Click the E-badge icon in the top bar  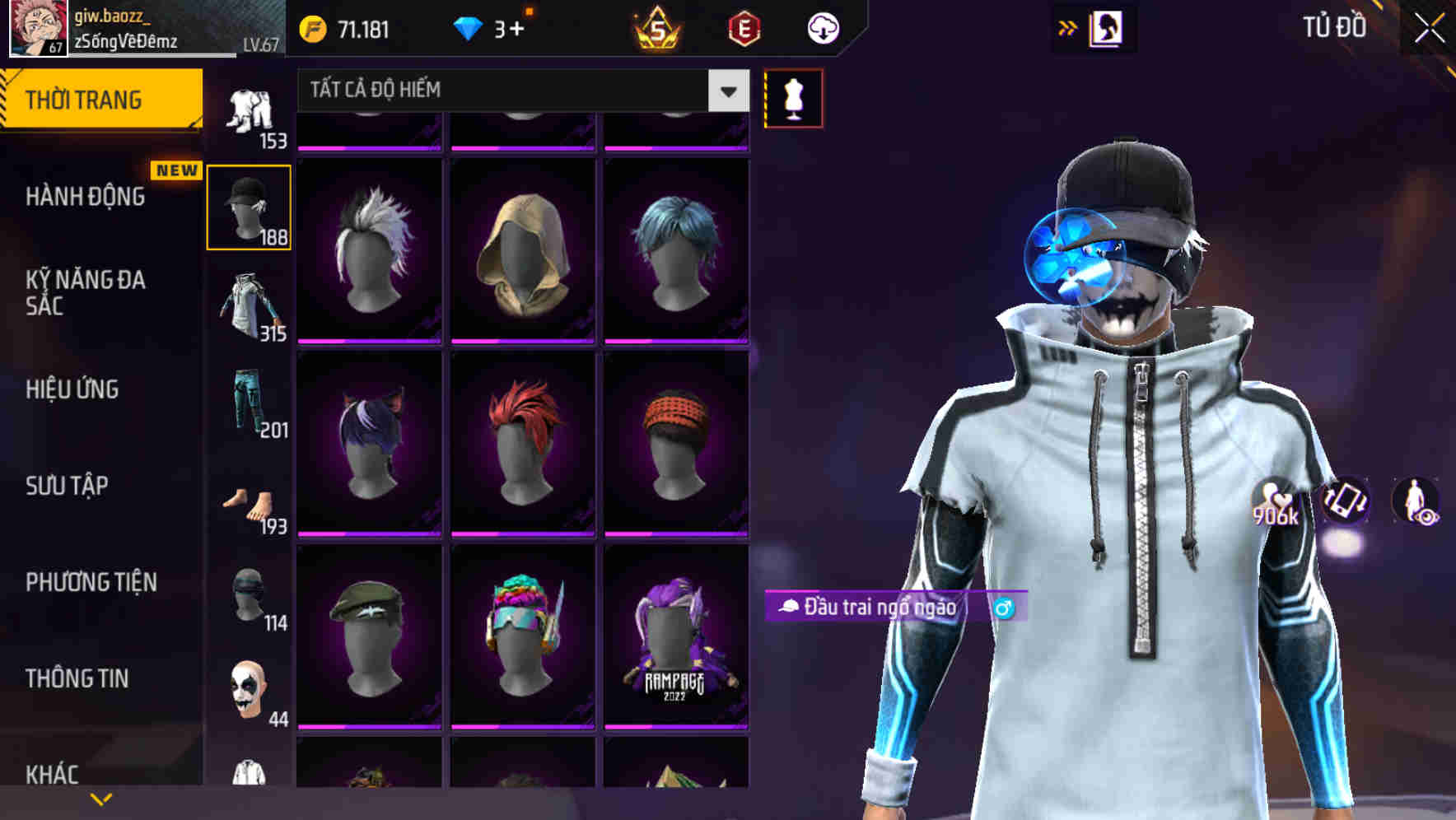(744, 27)
